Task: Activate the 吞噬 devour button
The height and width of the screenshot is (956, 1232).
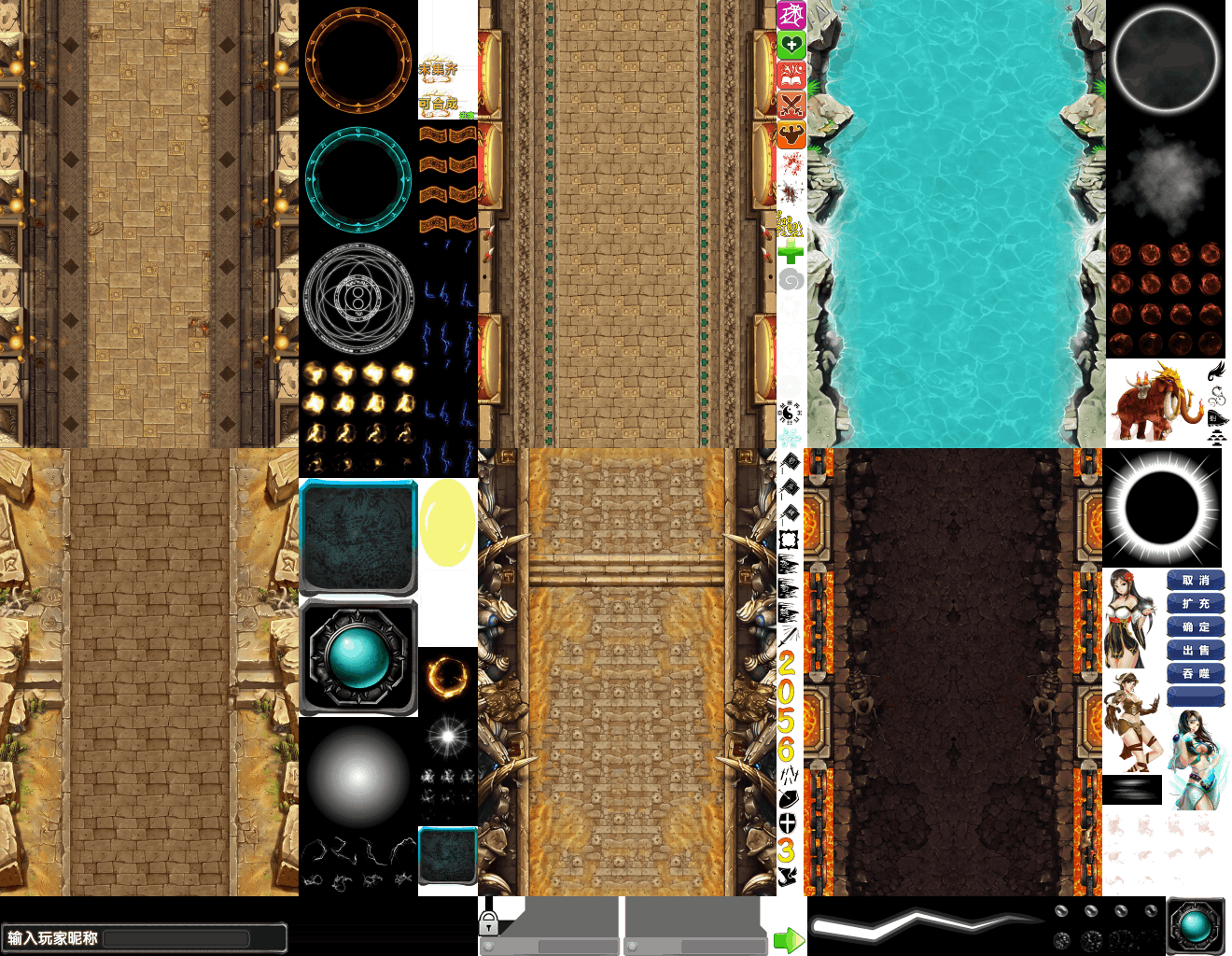Action: tap(1196, 673)
